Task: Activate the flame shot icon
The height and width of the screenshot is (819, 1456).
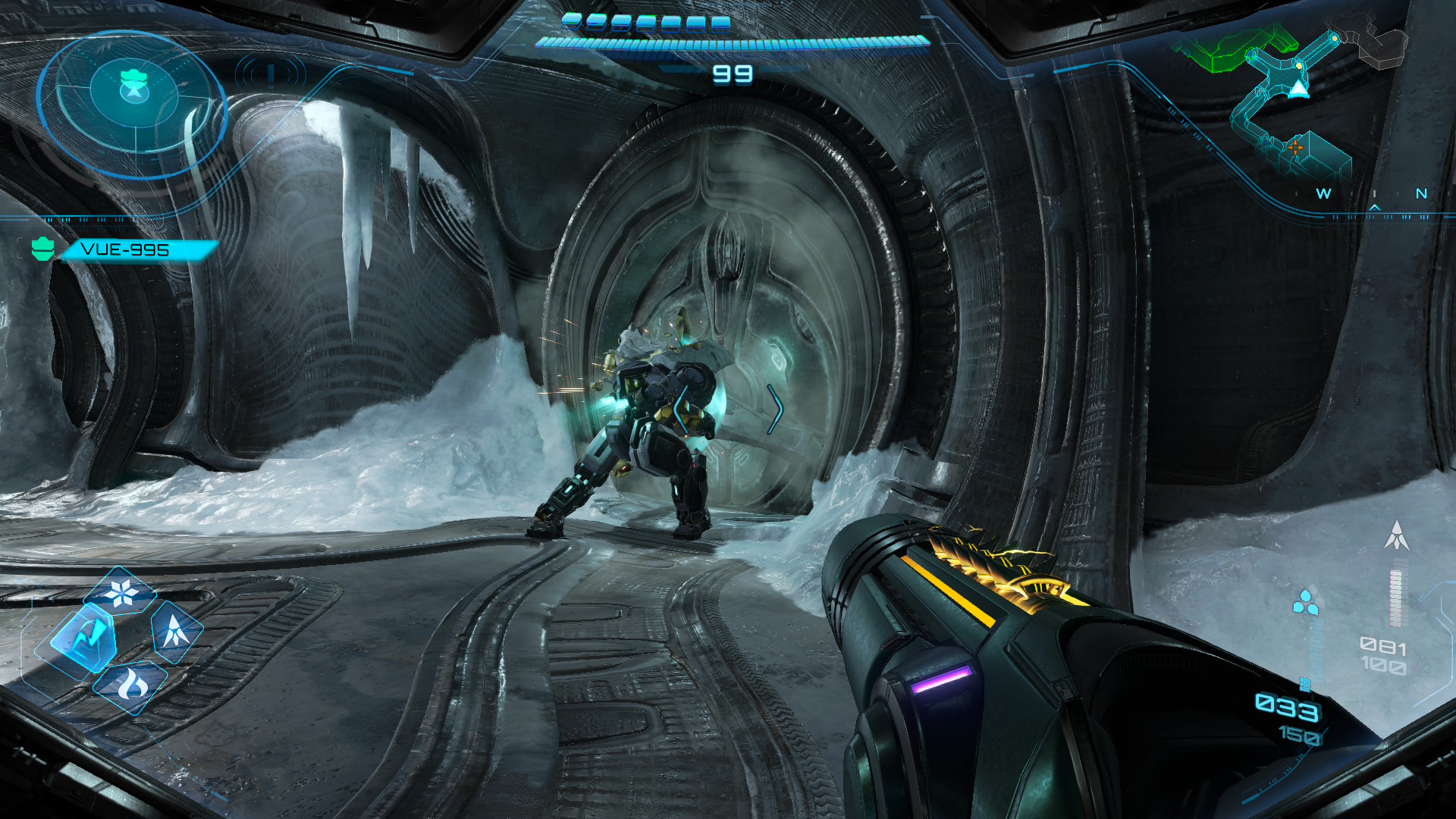Action: coord(132,686)
